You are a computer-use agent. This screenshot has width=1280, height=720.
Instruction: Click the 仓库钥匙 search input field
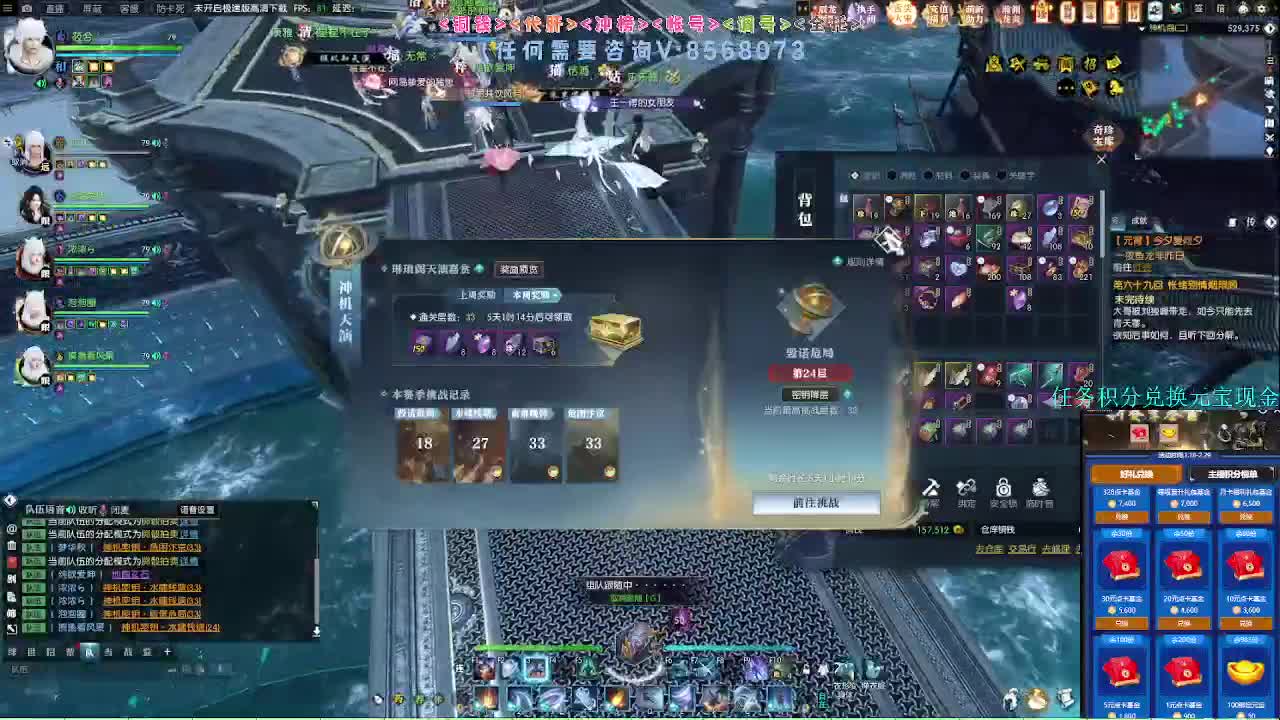point(1000,529)
